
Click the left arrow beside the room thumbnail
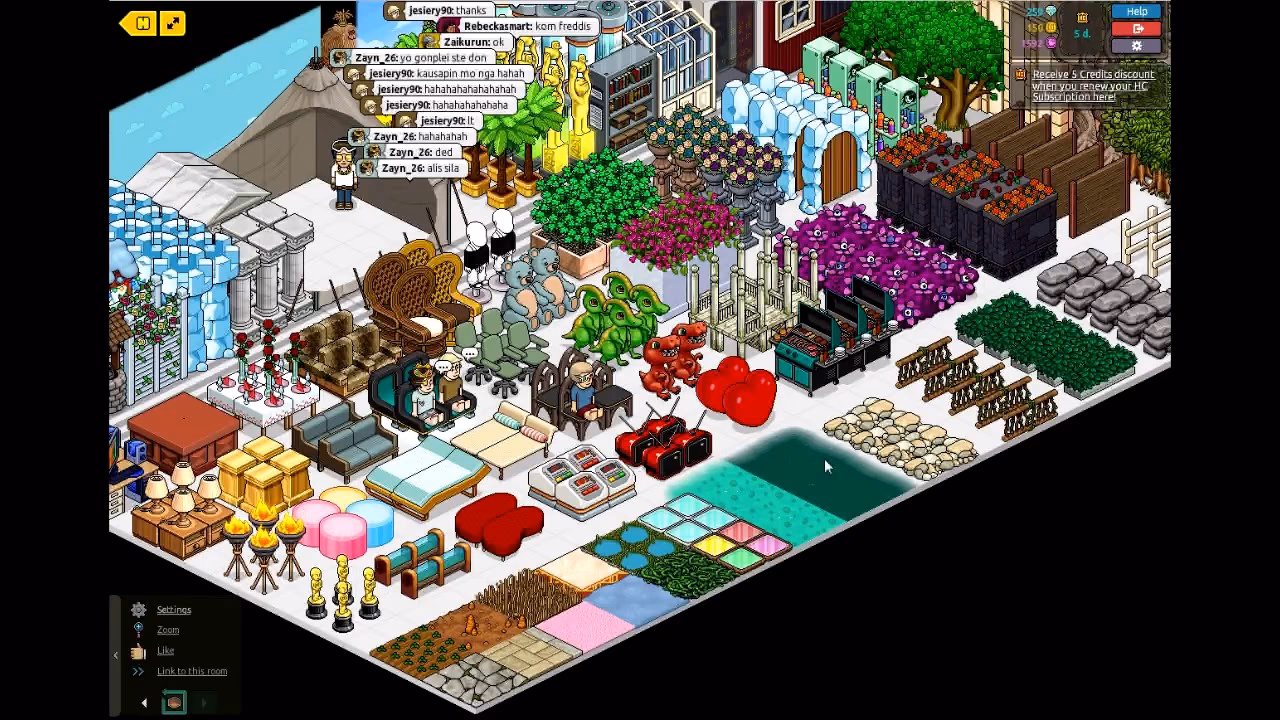(144, 702)
